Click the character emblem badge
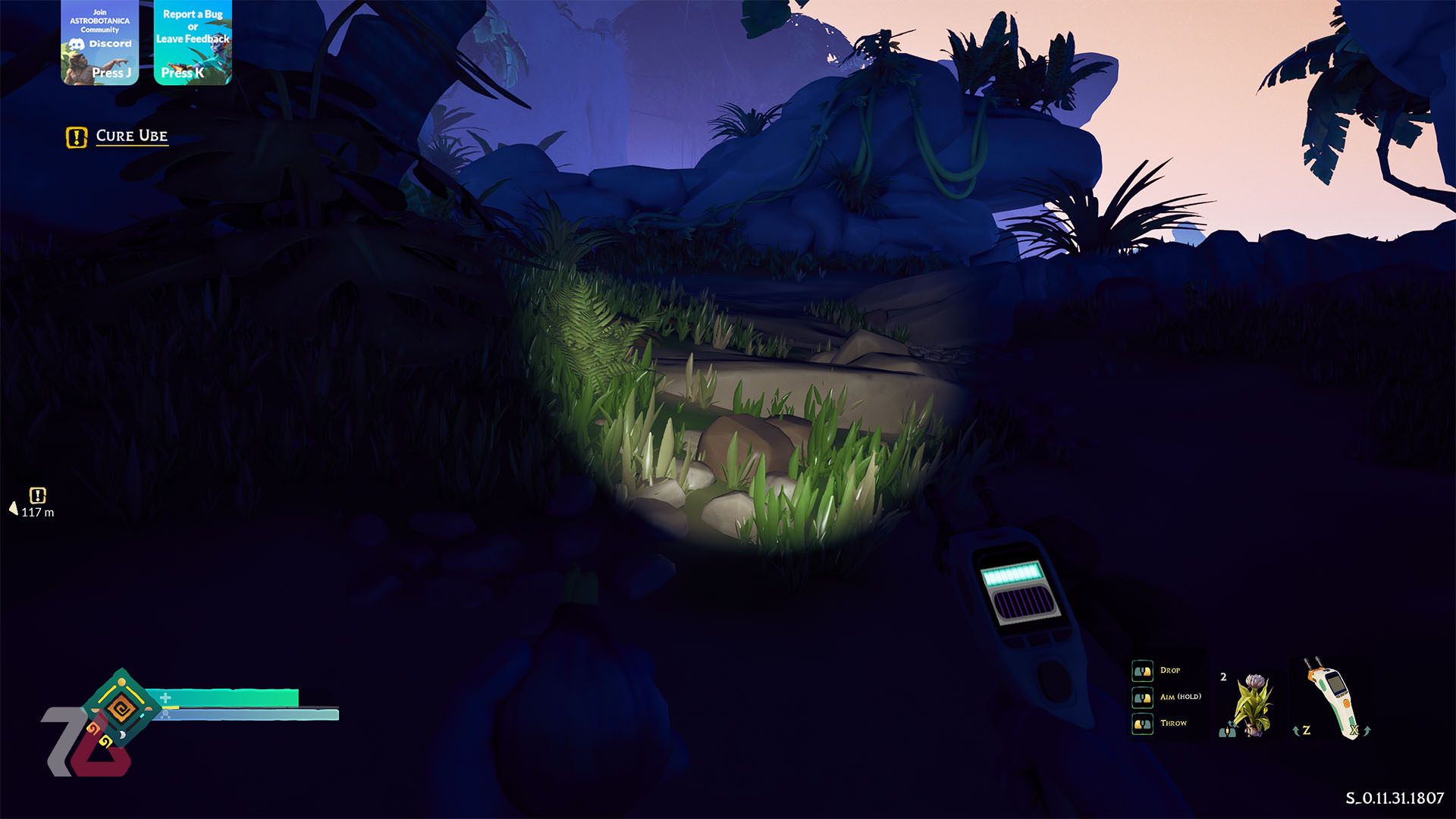The height and width of the screenshot is (819, 1456). 120,708
